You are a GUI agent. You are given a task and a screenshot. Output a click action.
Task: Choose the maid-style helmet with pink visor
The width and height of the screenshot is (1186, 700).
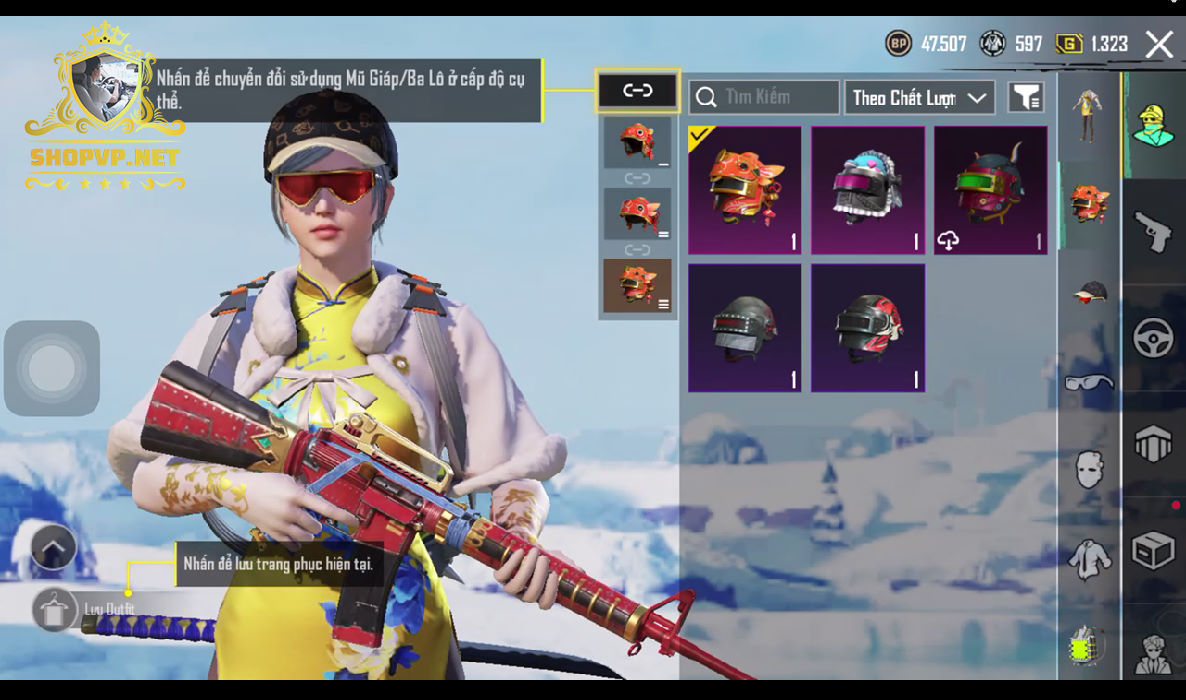tap(867, 190)
